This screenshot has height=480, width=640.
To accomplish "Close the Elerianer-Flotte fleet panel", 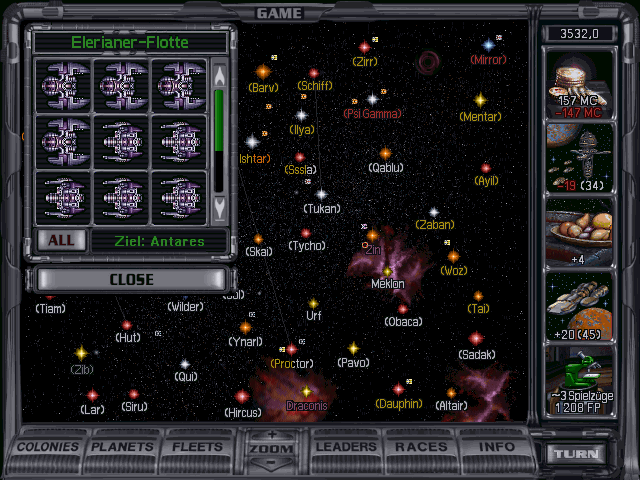I will tap(131, 279).
